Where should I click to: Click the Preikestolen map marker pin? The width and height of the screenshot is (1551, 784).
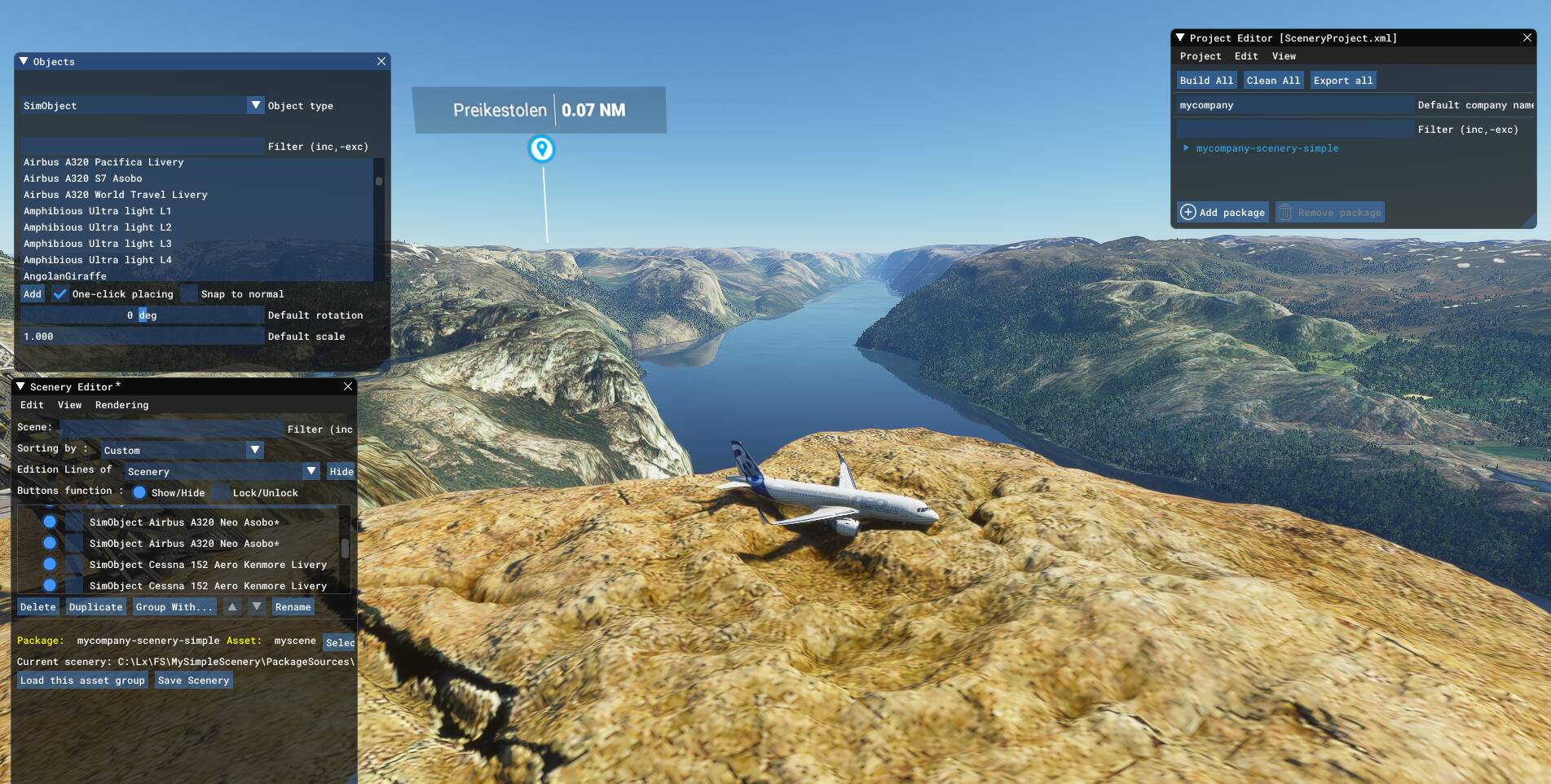click(x=541, y=149)
